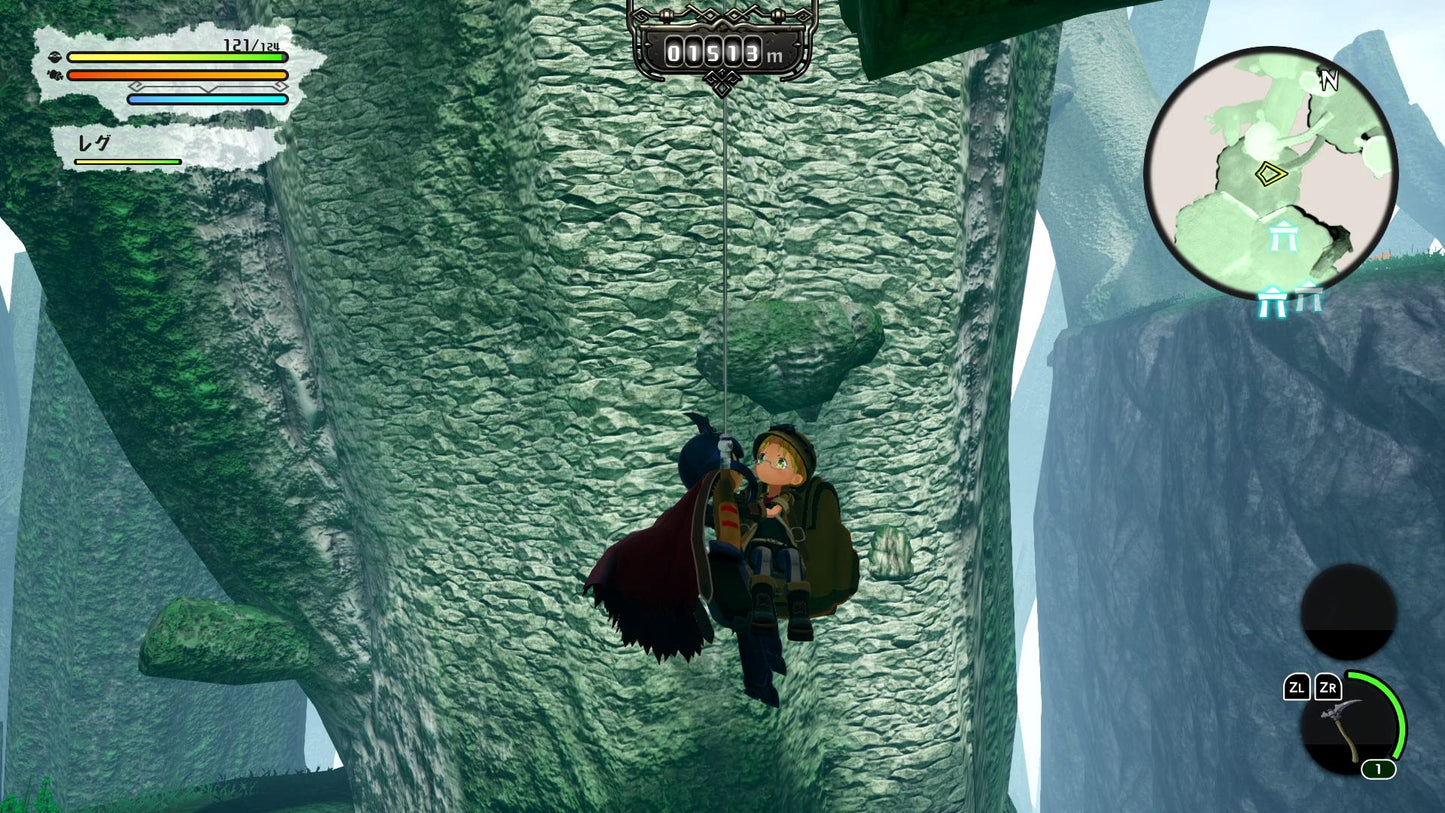Click the whistle rank icon near the orange bar
The image size is (1445, 813).
point(54,74)
